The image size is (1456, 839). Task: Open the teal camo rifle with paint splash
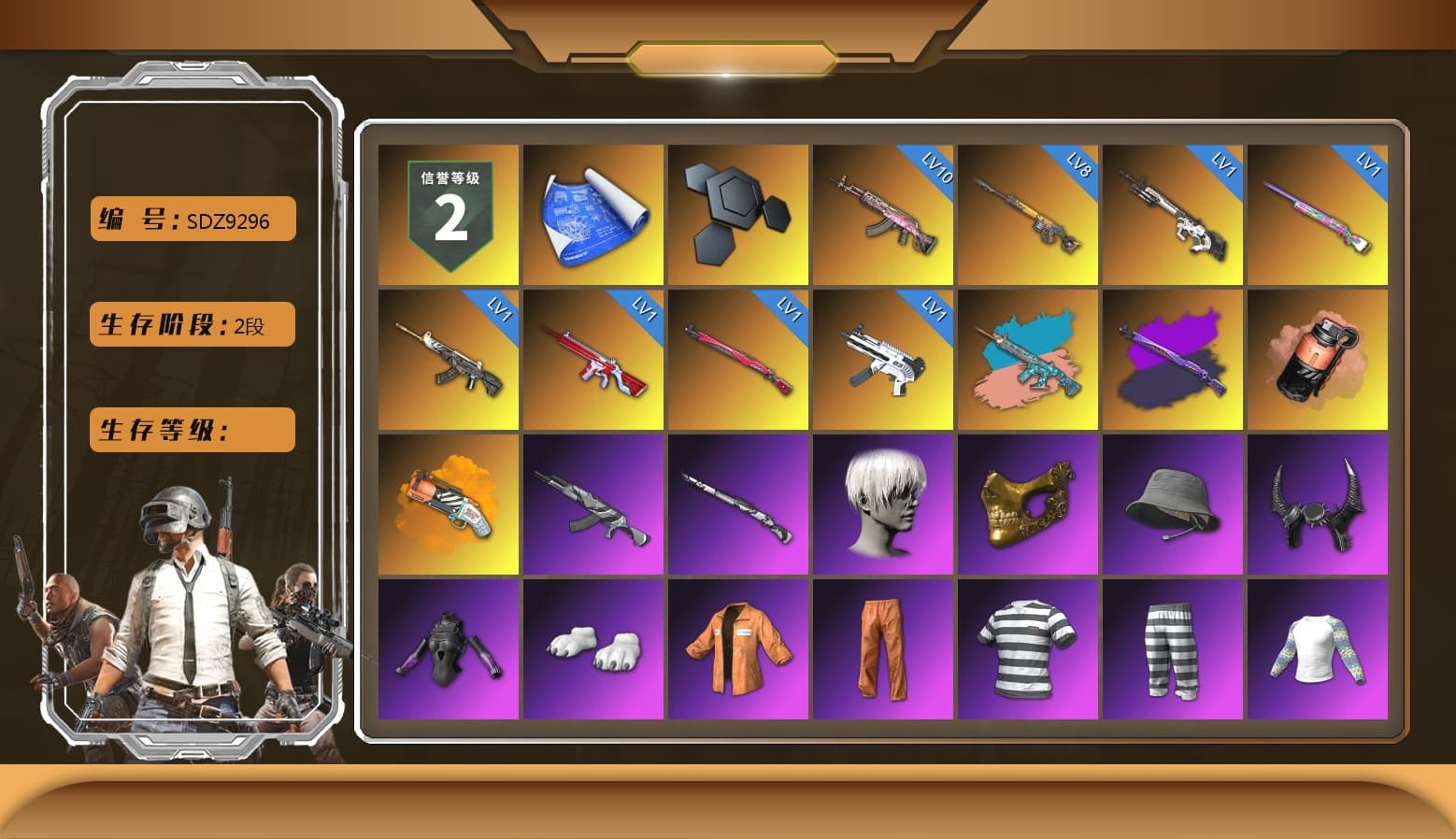click(x=1028, y=359)
